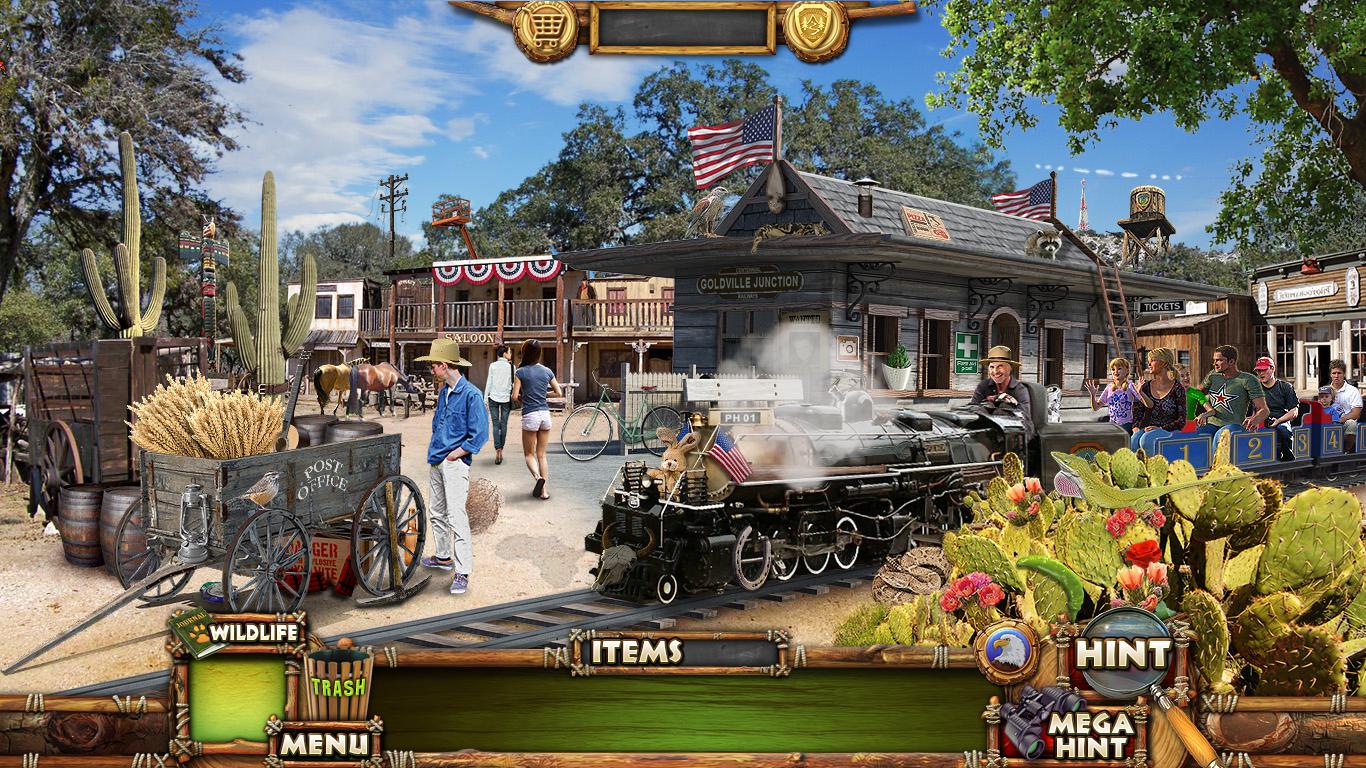Image resolution: width=1366 pixels, height=768 pixels.
Task: Click the bald eagle medallion
Action: click(1007, 651)
